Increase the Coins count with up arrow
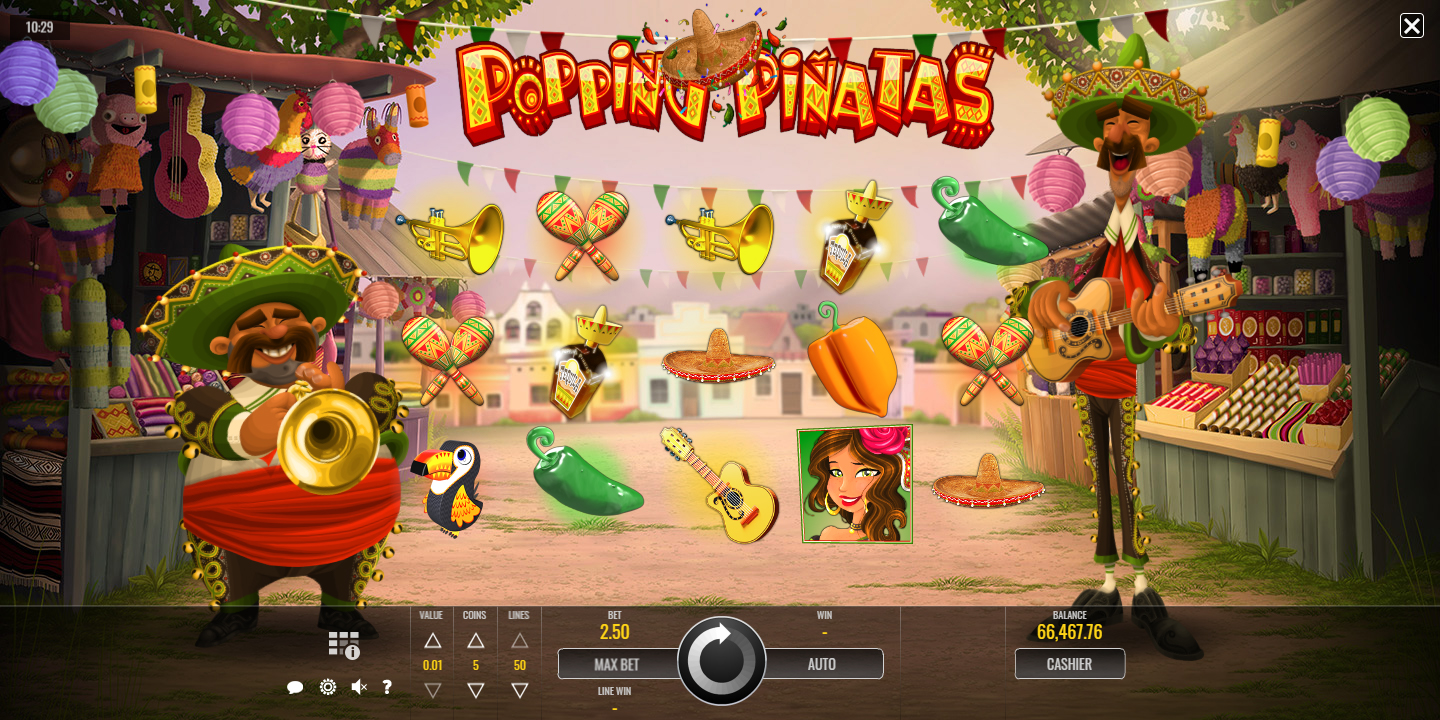 pos(476,641)
